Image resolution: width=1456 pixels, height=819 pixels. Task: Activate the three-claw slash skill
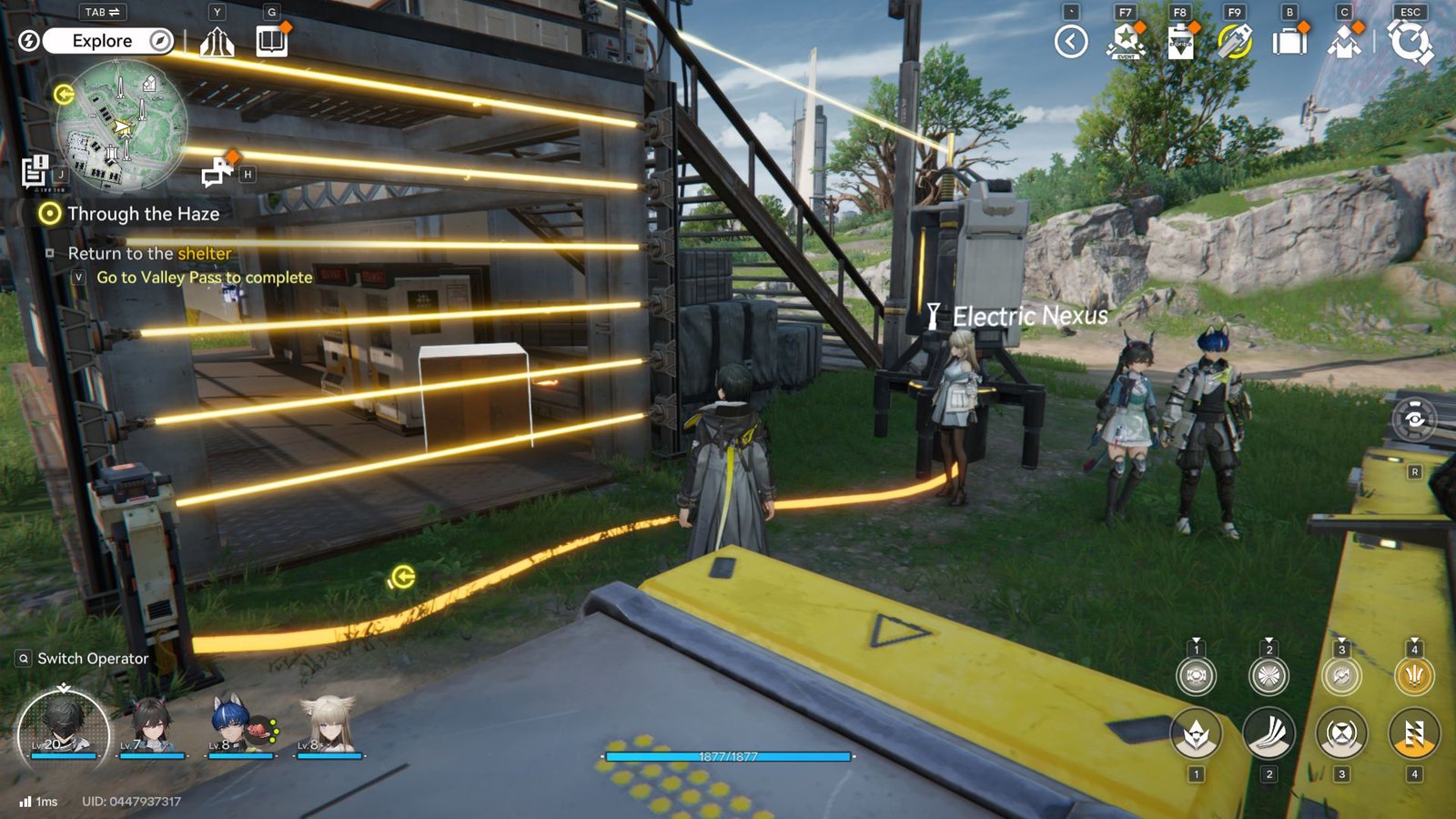pyautogui.click(x=1269, y=733)
